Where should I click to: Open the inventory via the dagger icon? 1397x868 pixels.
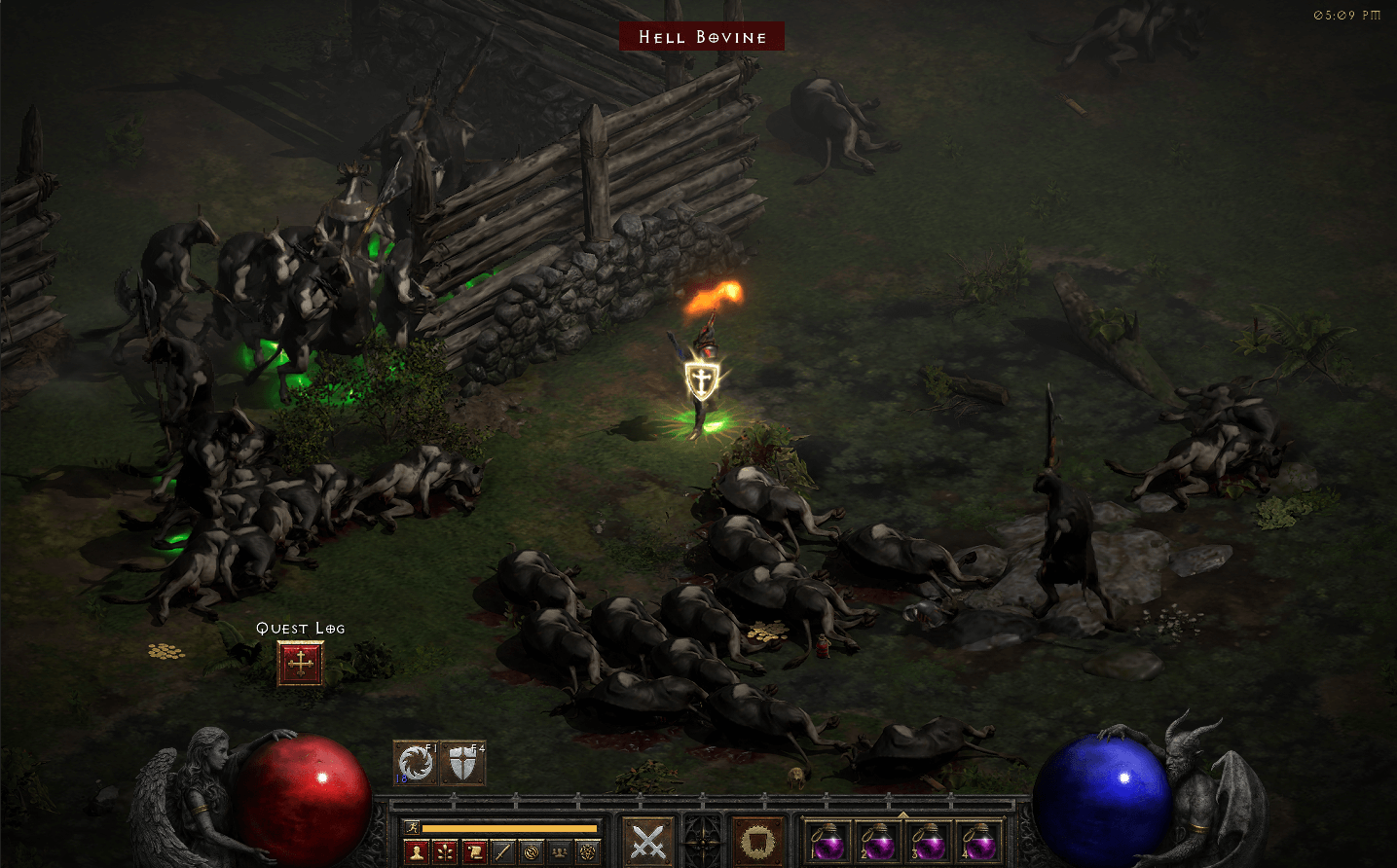click(502, 851)
